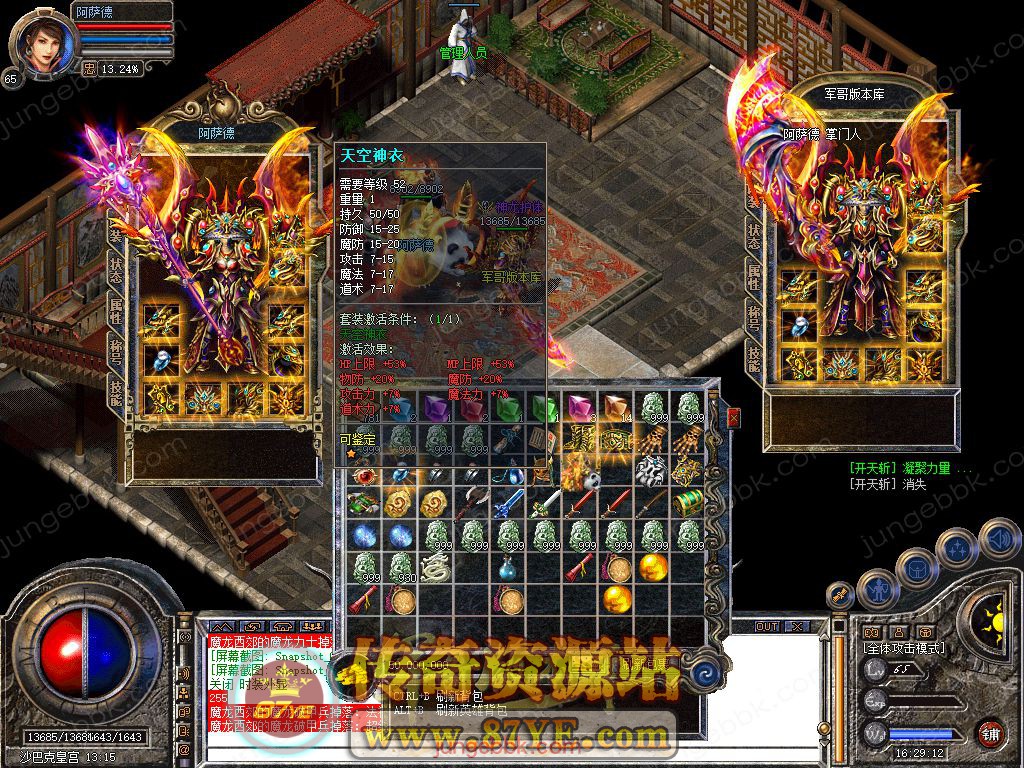This screenshot has width=1024, height=768.
Task: Select the blue crystal sword in the bag
Action: pyautogui.click(x=510, y=502)
